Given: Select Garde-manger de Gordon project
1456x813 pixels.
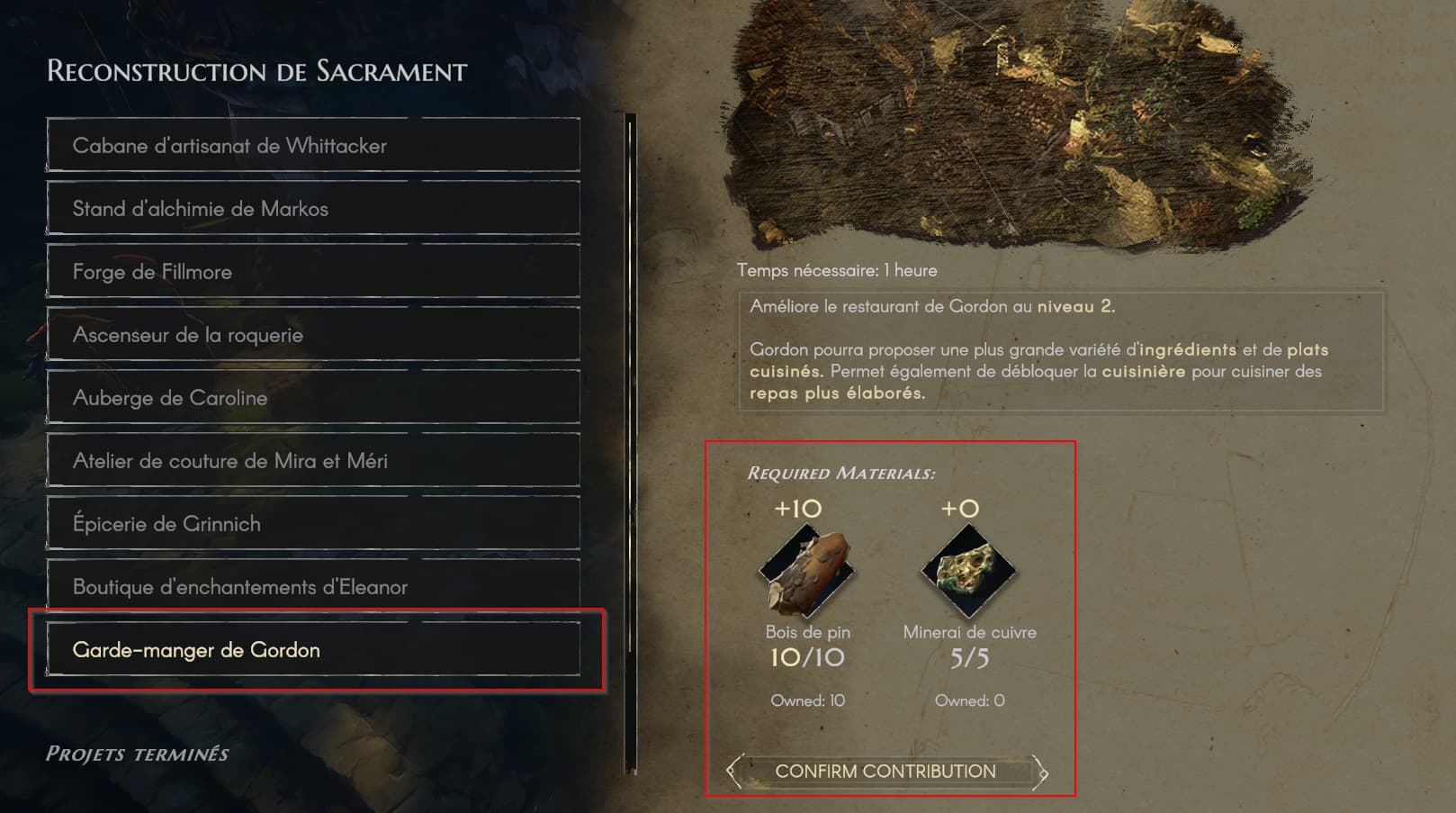Looking at the screenshot, I should coord(313,650).
